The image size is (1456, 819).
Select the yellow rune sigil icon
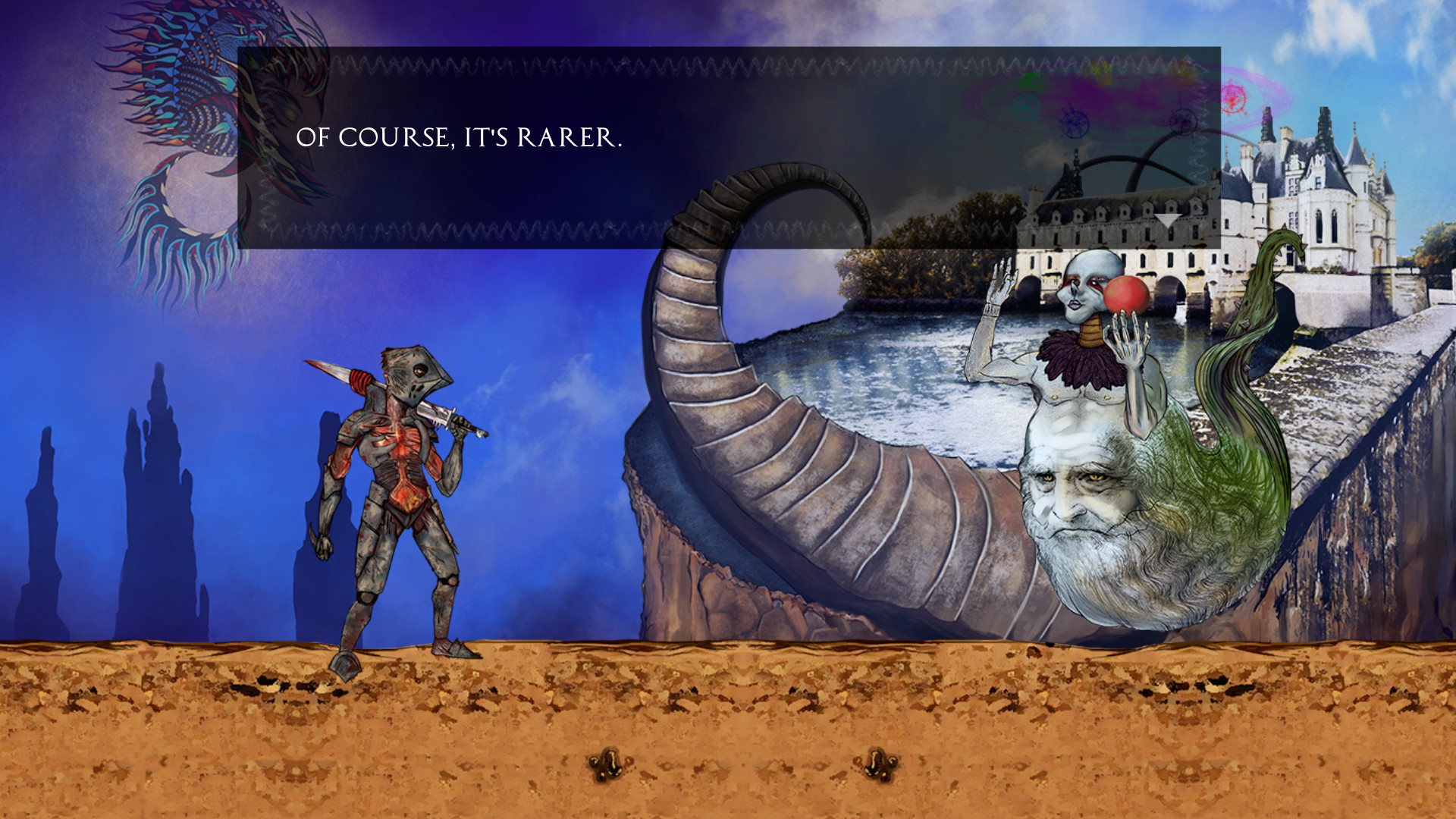click(1100, 73)
